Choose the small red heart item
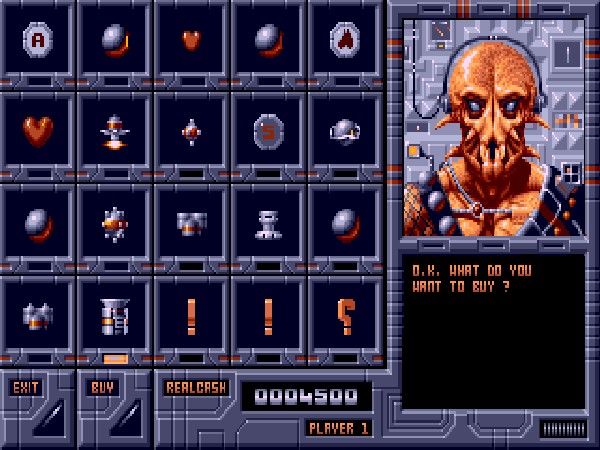 click(x=191, y=40)
